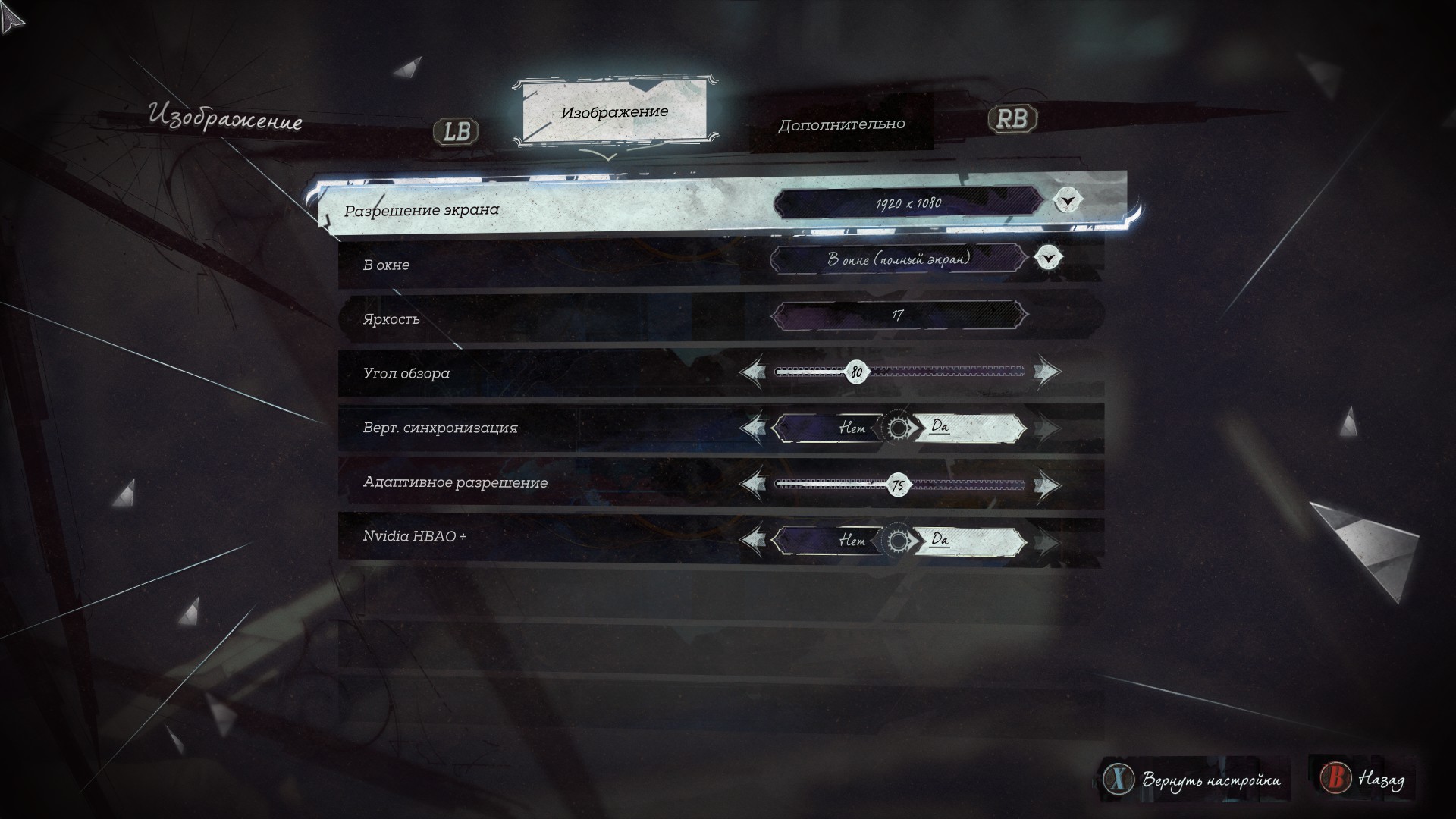Increase Угол обзора with right arrow
Screen dimensions: 1456x819
pos(1047,372)
